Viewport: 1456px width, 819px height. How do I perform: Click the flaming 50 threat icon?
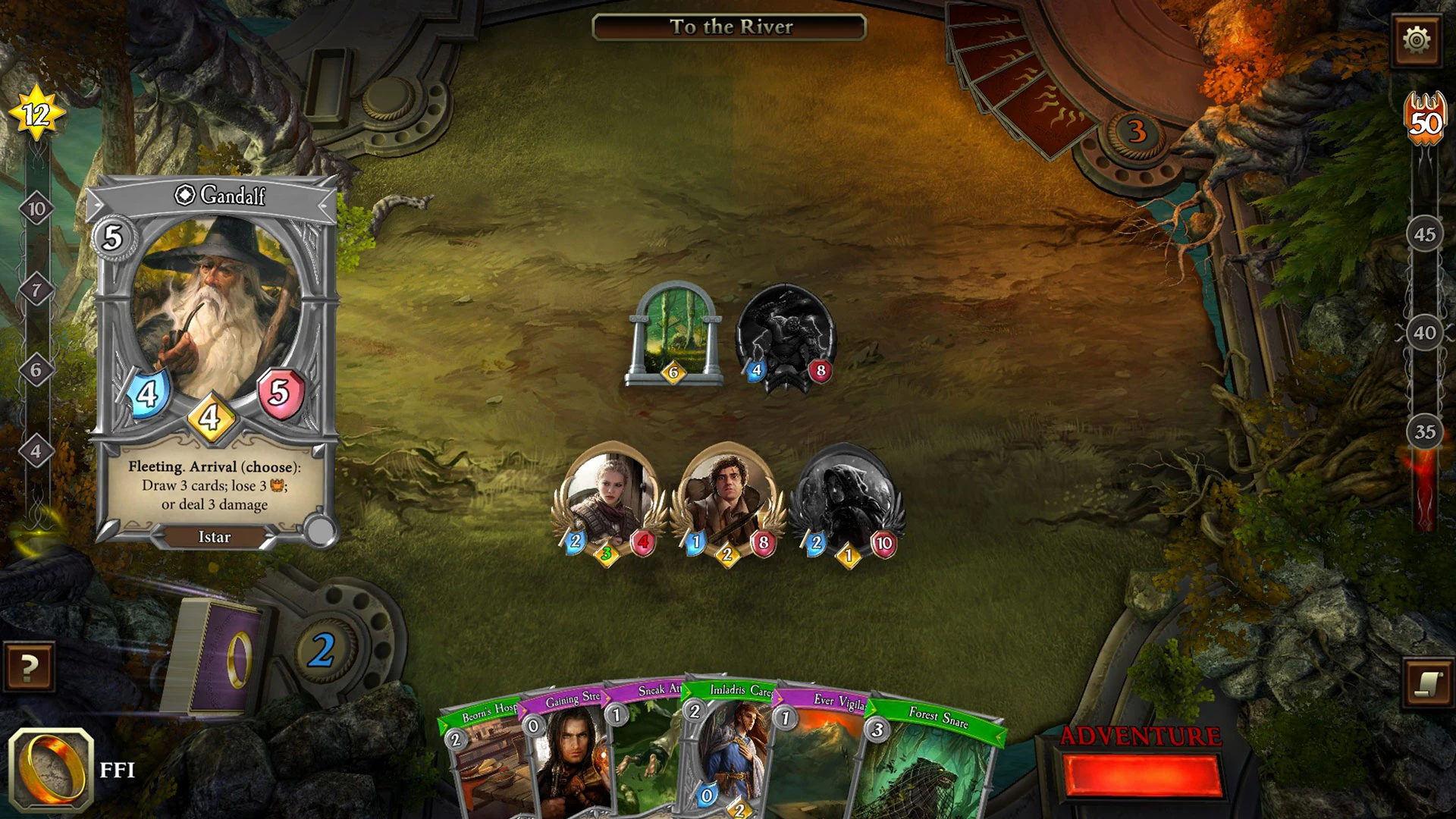point(1424,116)
